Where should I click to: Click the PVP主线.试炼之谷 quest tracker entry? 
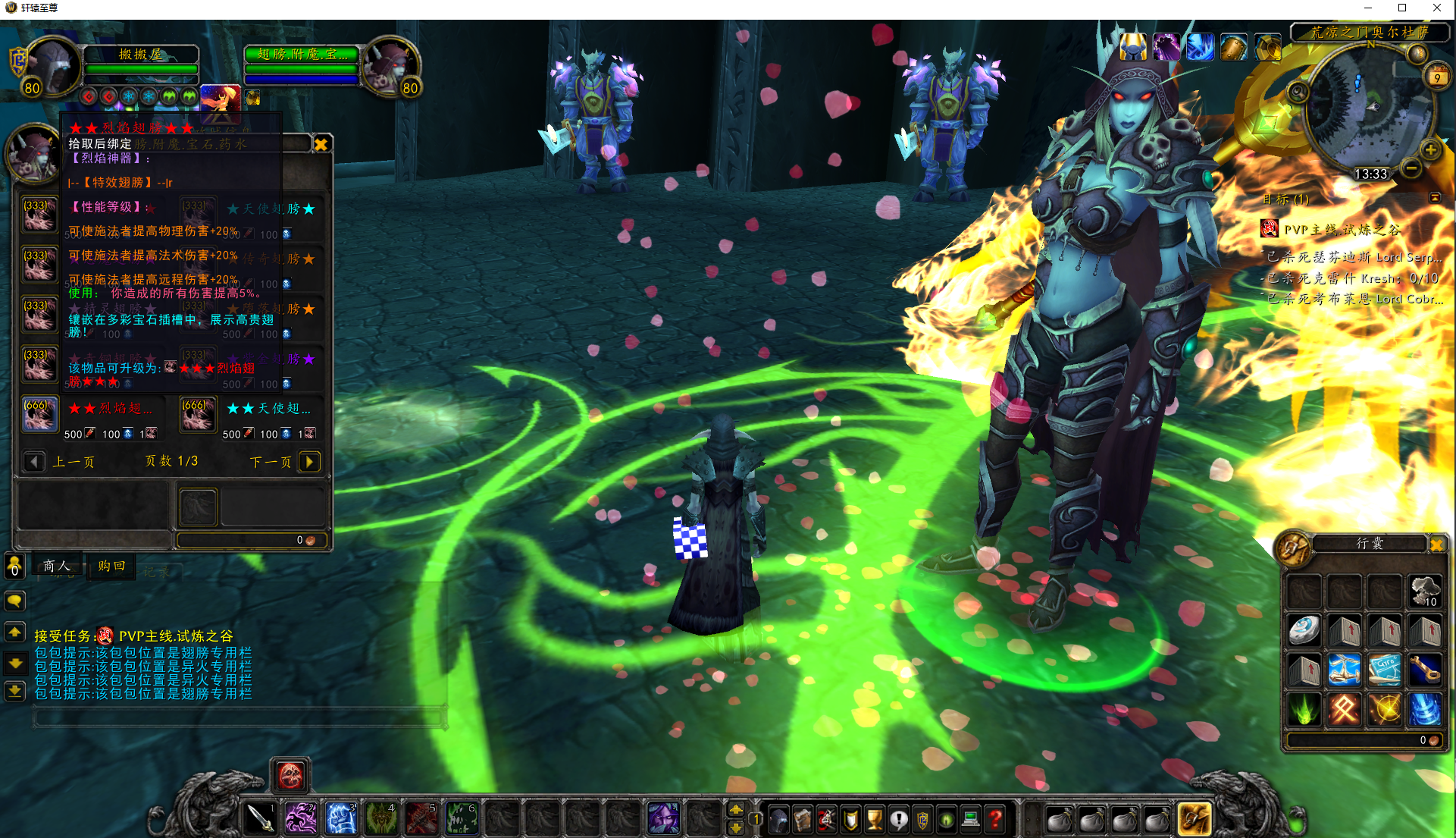pos(1342,229)
